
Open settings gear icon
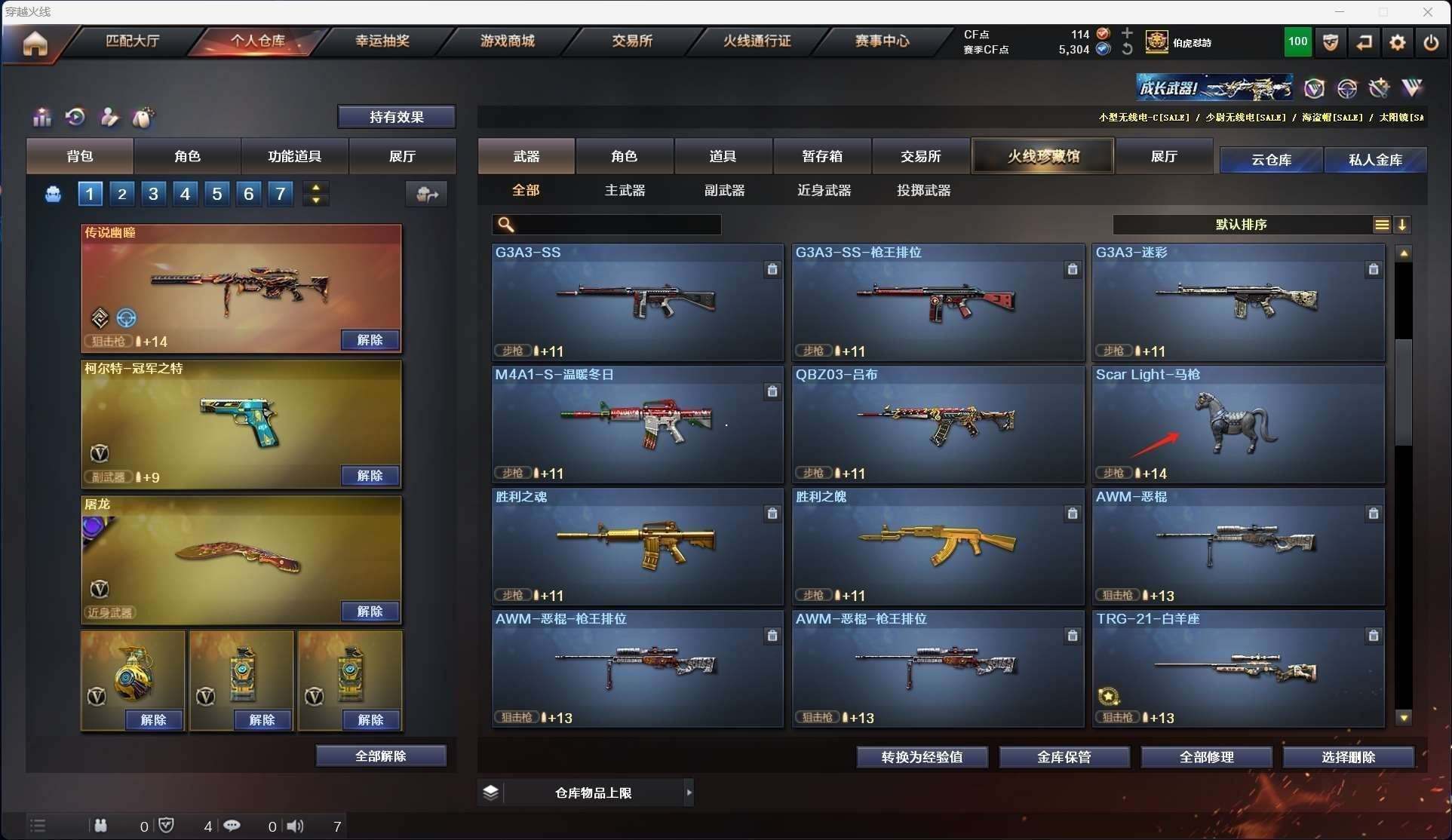point(1397,43)
